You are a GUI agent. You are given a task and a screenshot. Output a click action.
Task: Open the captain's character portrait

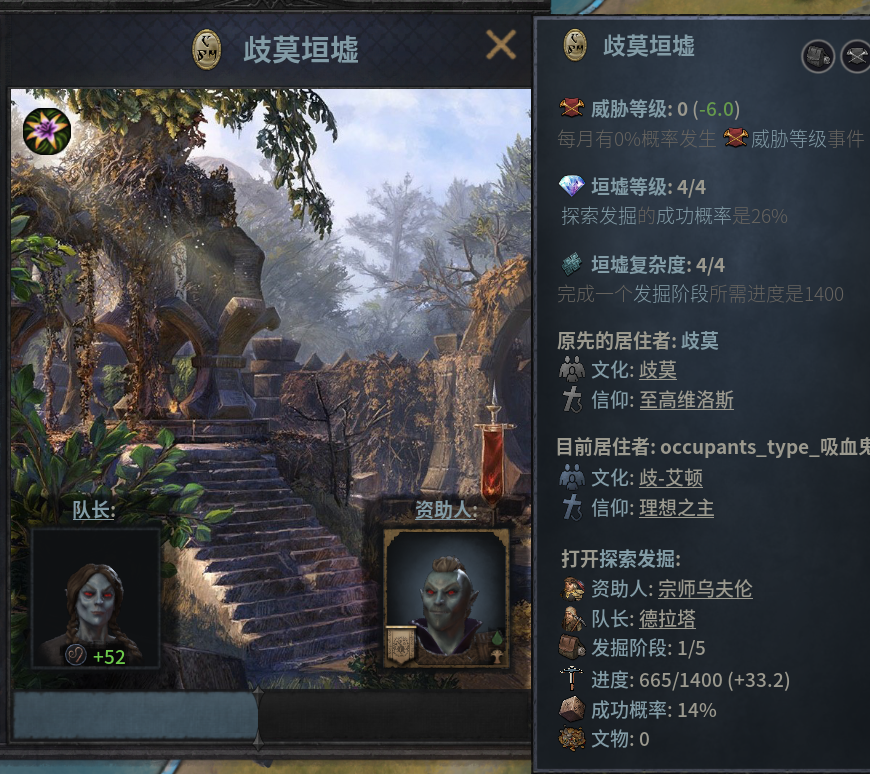(x=95, y=597)
